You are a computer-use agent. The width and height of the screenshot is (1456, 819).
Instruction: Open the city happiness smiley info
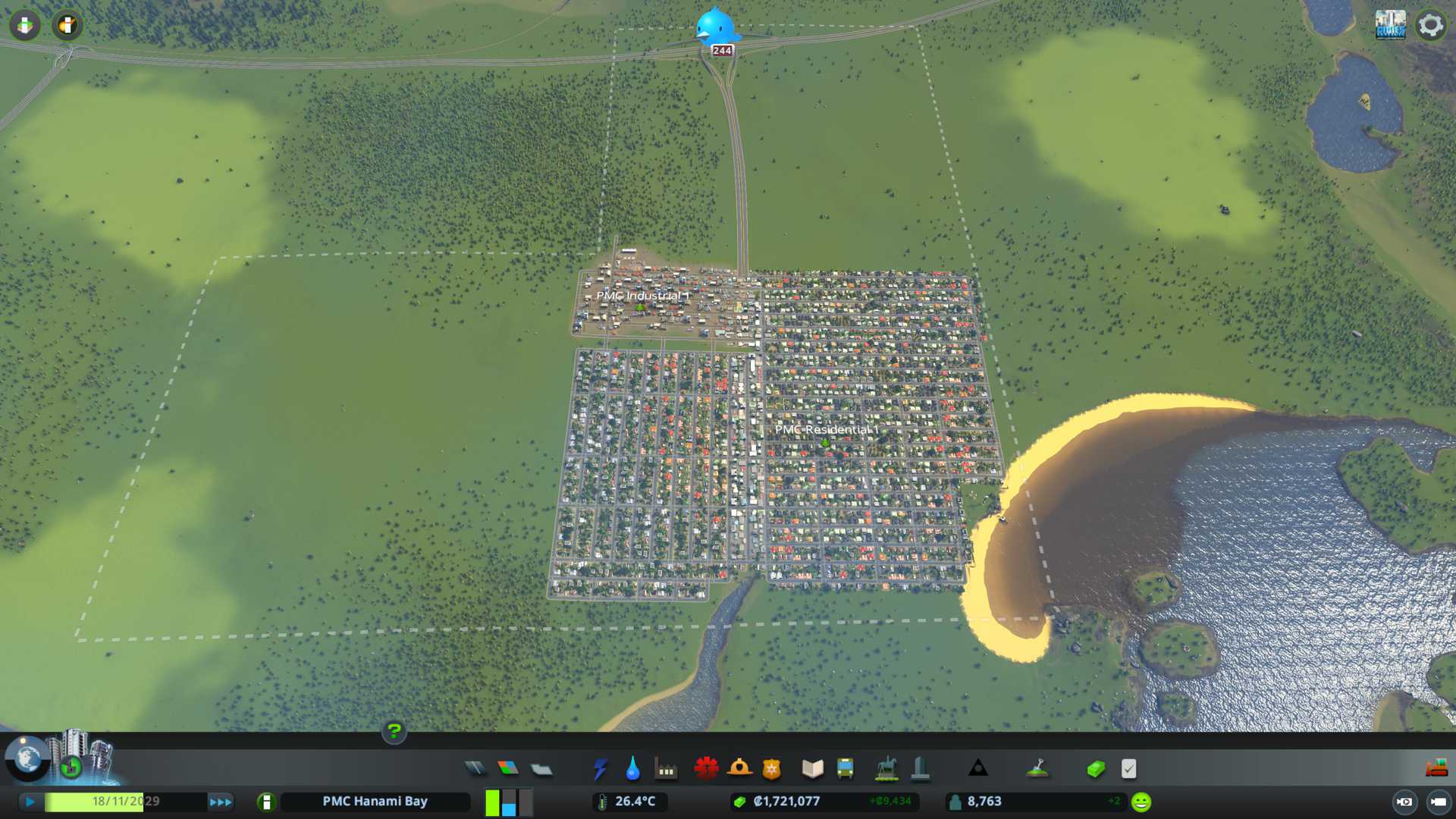(x=1141, y=802)
